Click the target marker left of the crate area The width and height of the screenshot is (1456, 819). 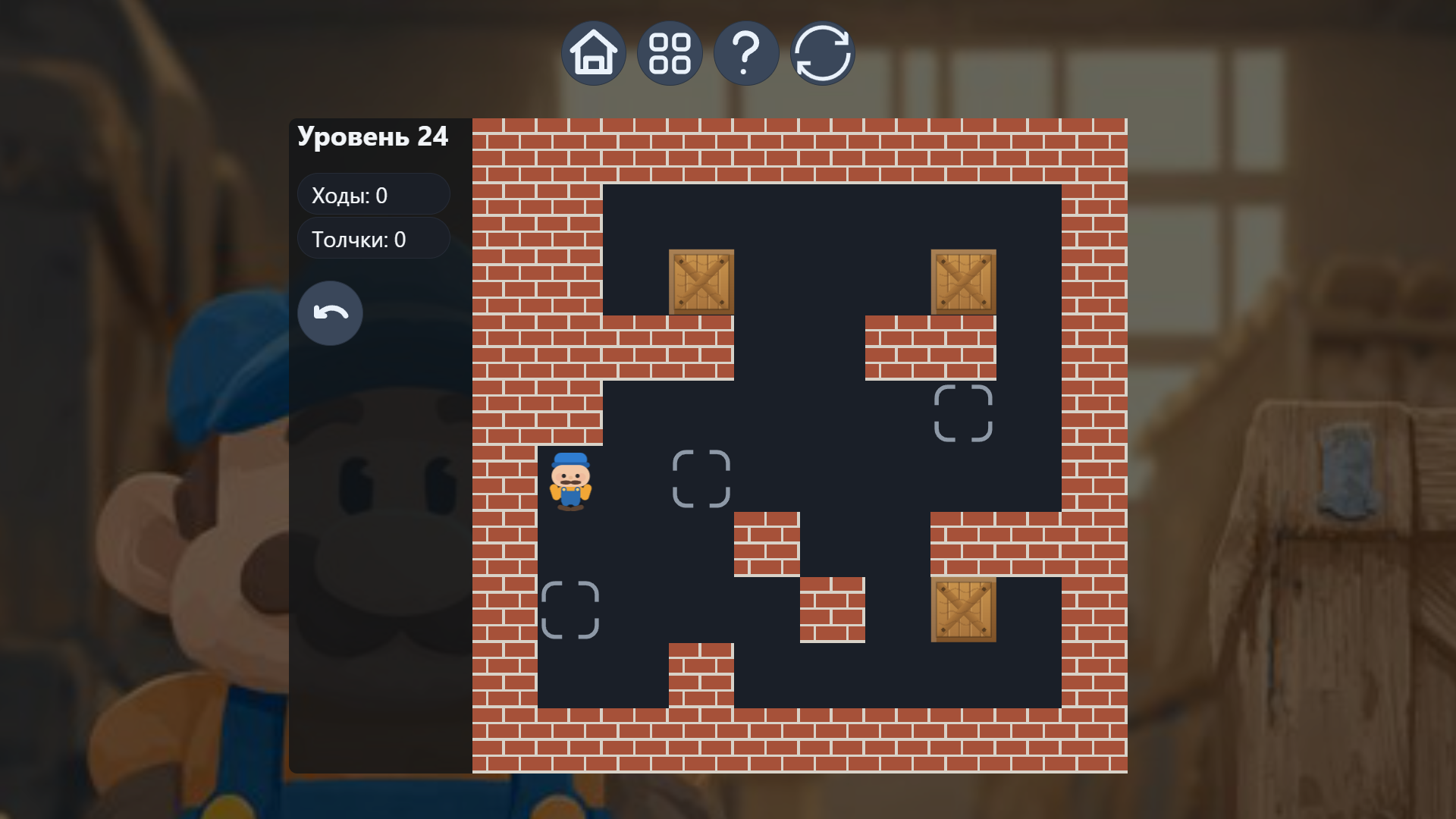pos(701,478)
